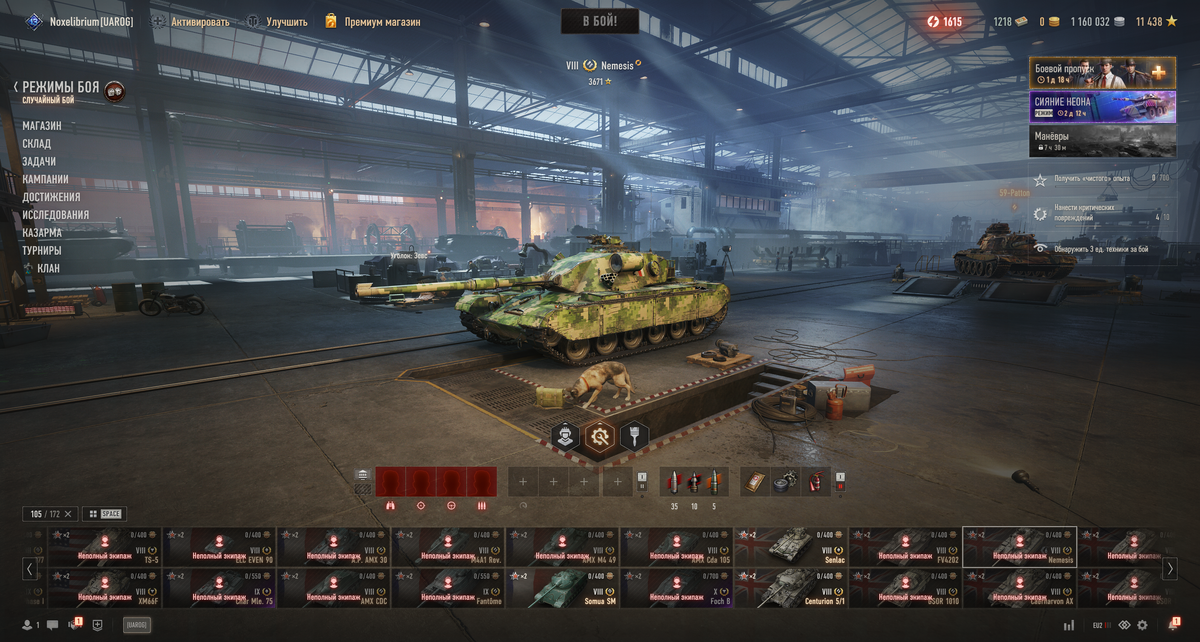Open the Премиум магазин
This screenshot has height=642, width=1200.
pyautogui.click(x=372, y=22)
